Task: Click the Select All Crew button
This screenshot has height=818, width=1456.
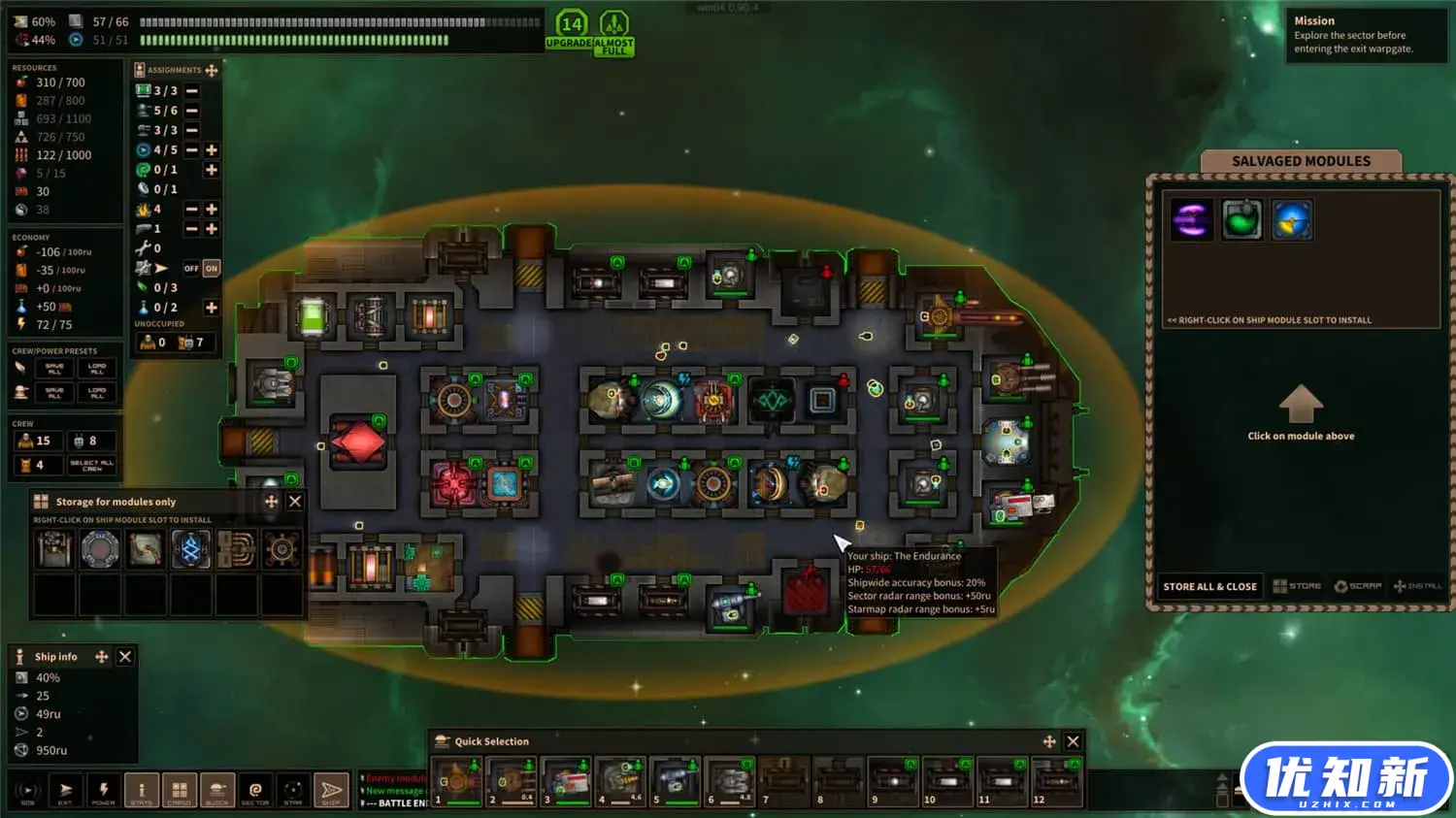Action: [x=92, y=466]
